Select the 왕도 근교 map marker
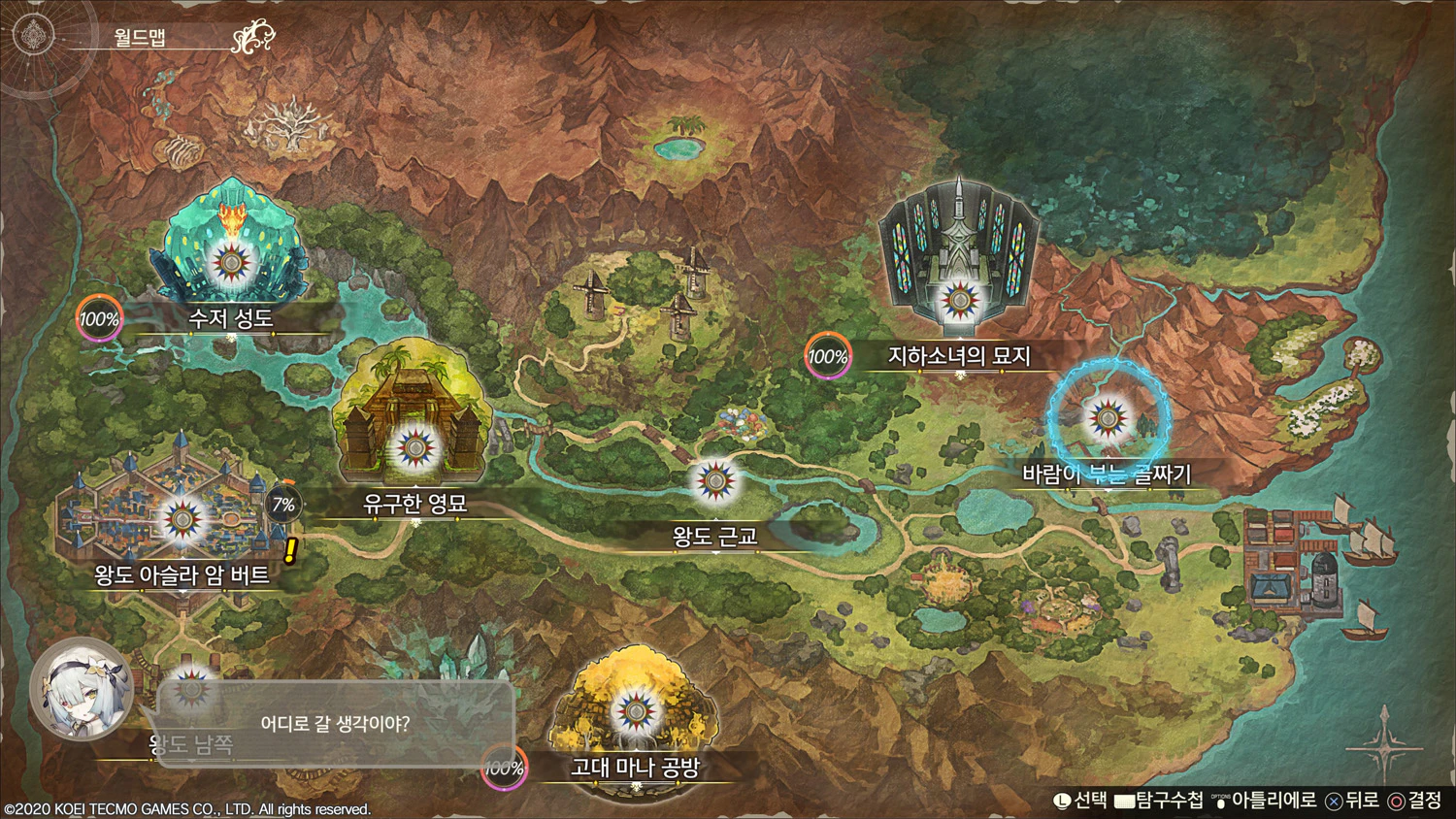The image size is (1456, 819). point(715,480)
